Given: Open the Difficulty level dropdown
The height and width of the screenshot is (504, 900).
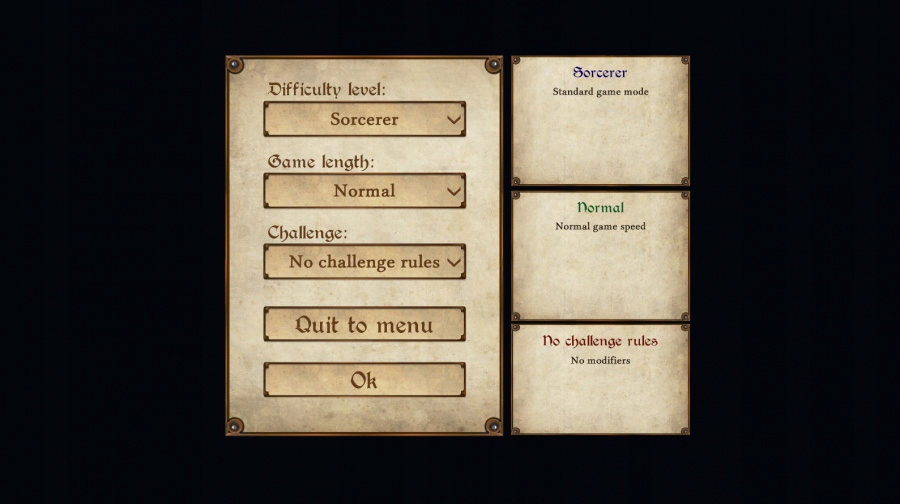Looking at the screenshot, I should 364,120.
